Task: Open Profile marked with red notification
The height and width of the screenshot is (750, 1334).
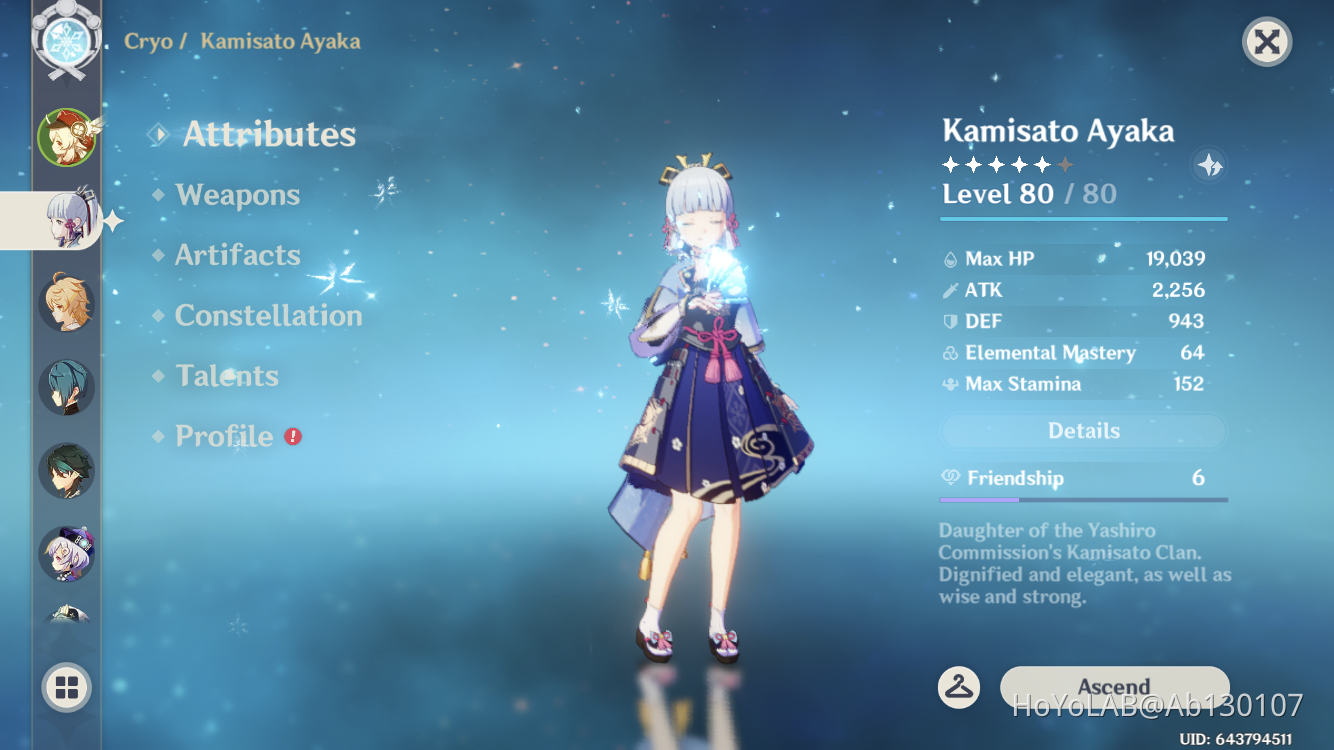Action: point(222,436)
